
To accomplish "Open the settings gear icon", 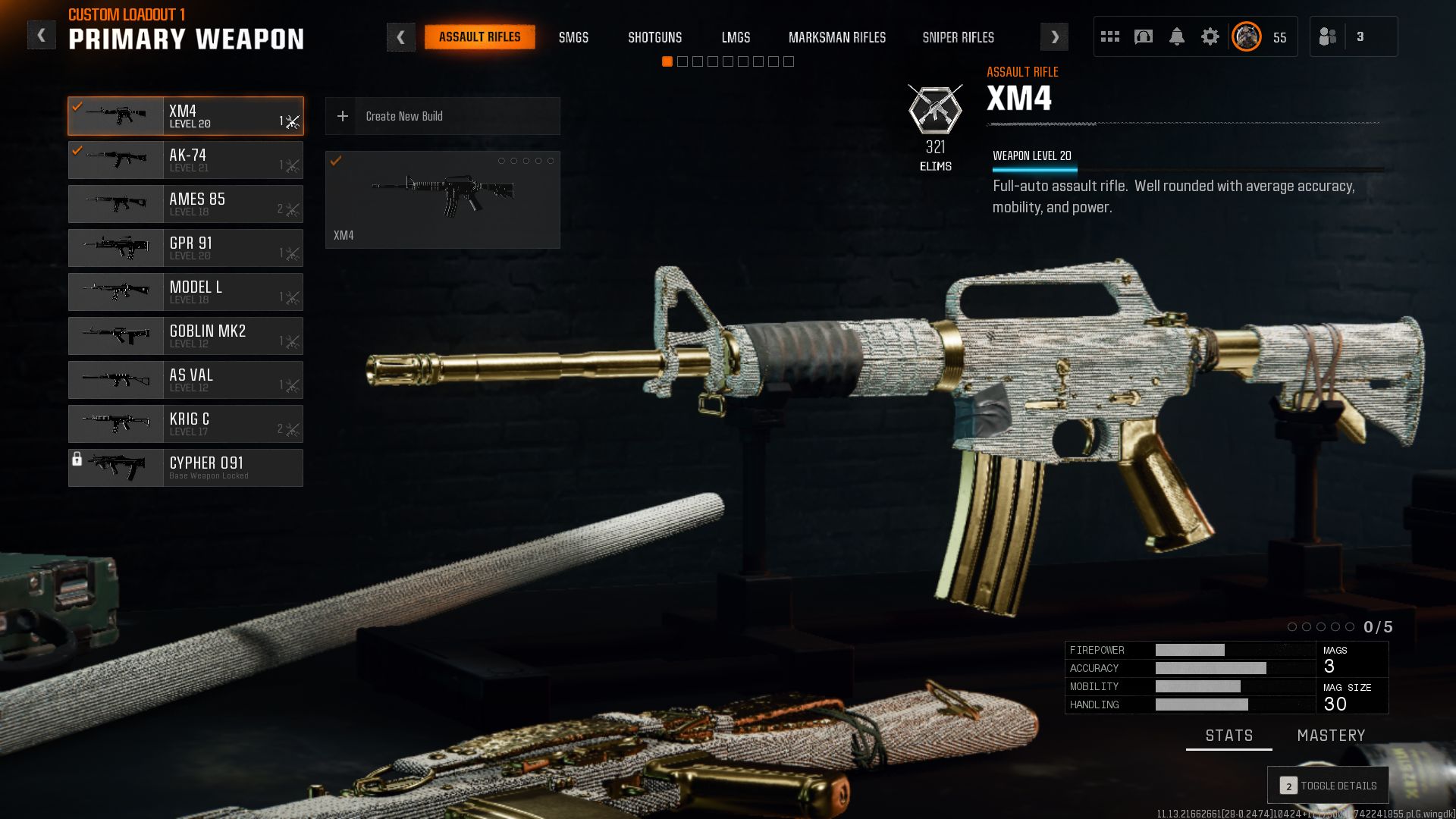I will point(1210,36).
